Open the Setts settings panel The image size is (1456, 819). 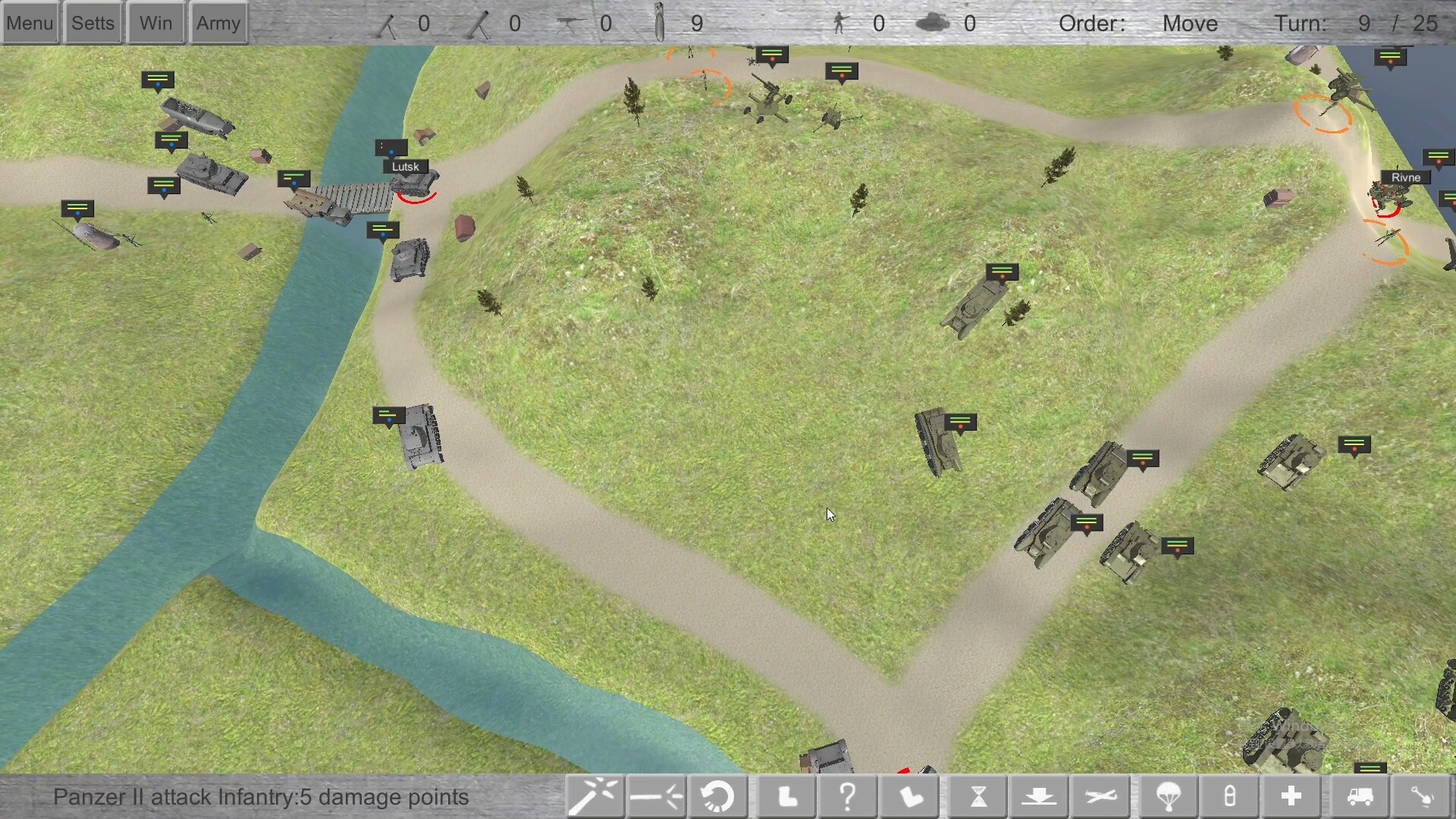tap(93, 22)
